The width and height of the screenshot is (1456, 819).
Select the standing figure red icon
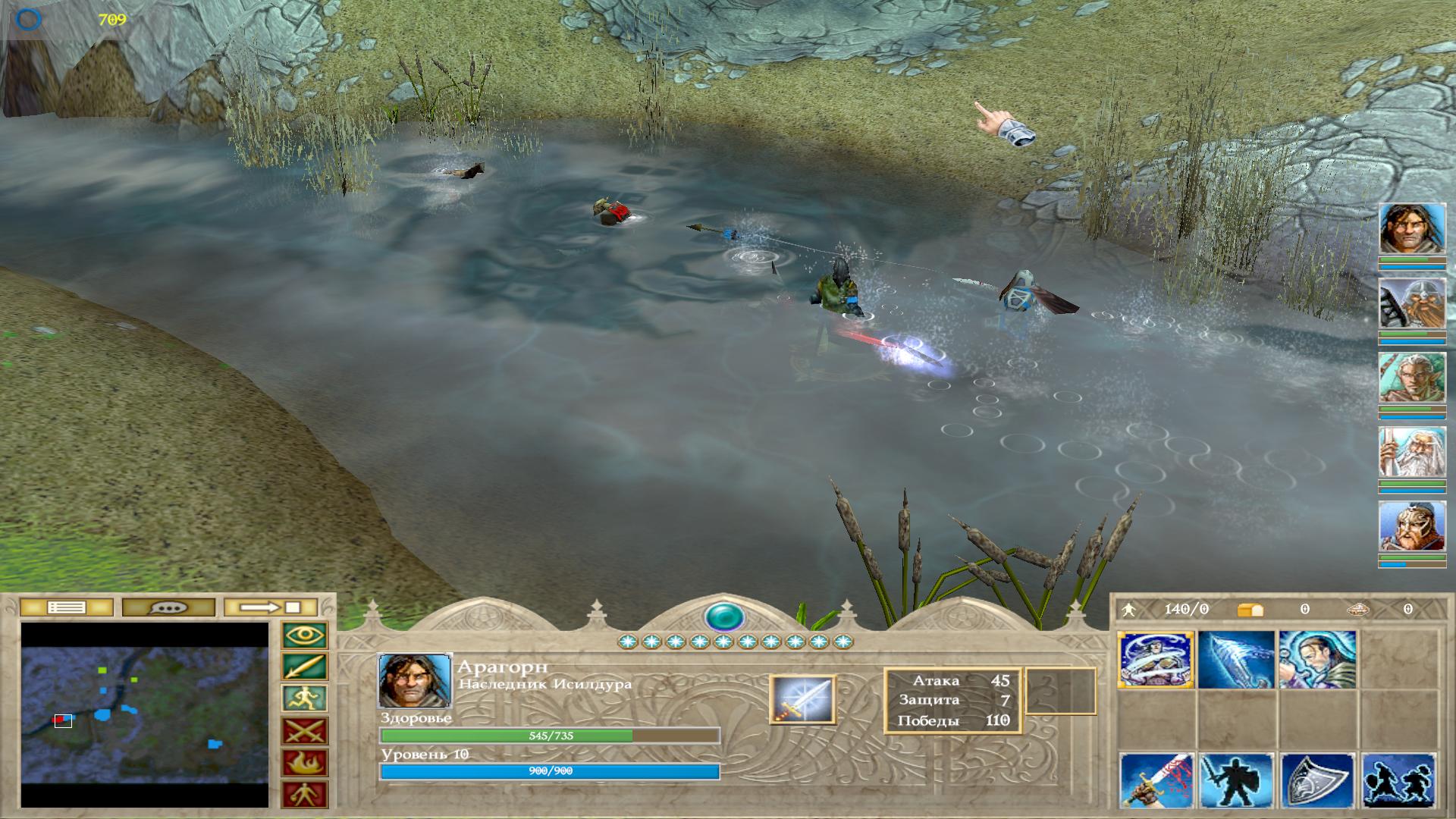(305, 795)
